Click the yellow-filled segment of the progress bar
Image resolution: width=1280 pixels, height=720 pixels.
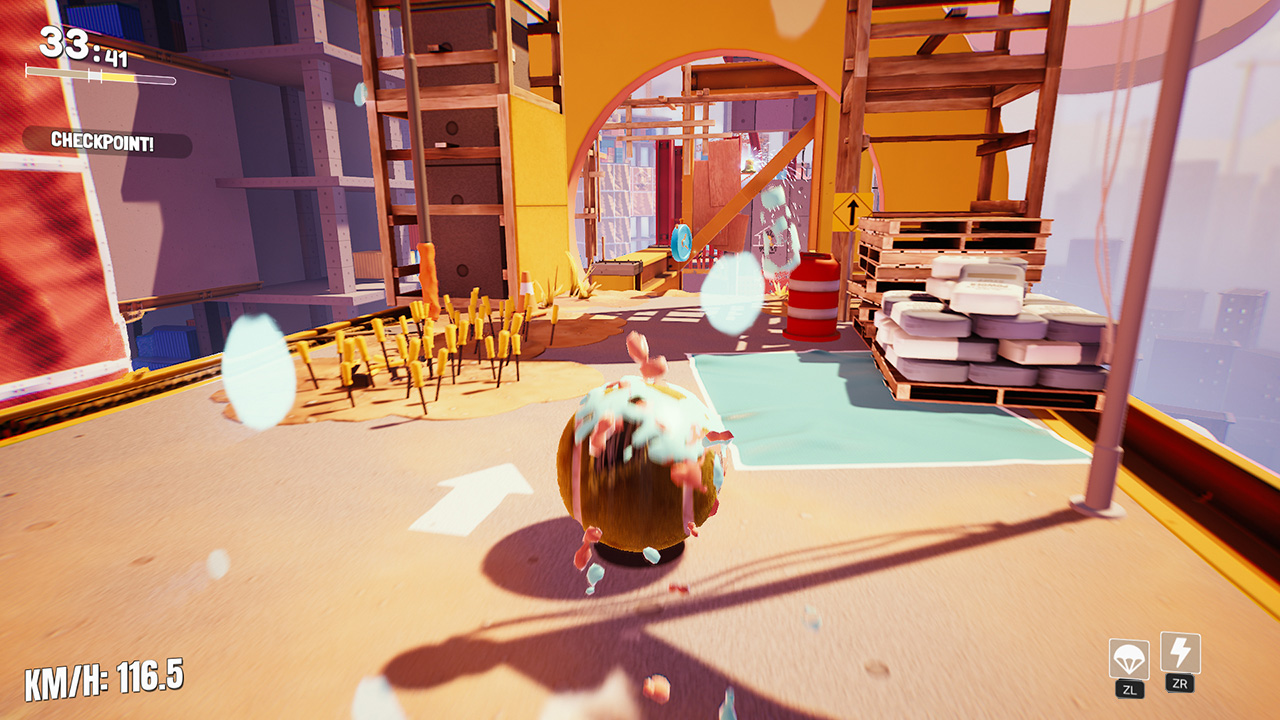pyautogui.click(x=118, y=76)
